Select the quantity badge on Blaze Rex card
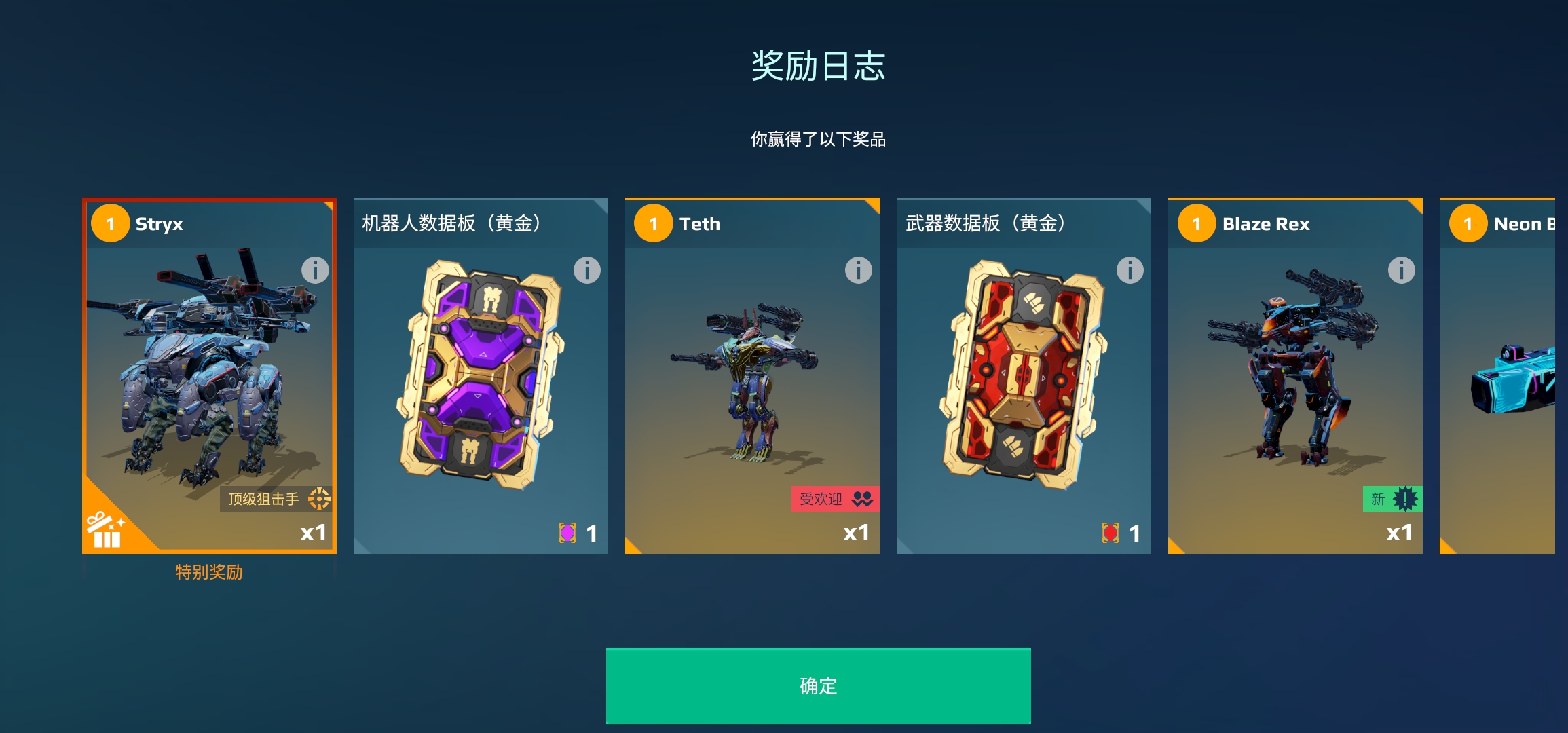1568x733 pixels. tap(1197, 224)
